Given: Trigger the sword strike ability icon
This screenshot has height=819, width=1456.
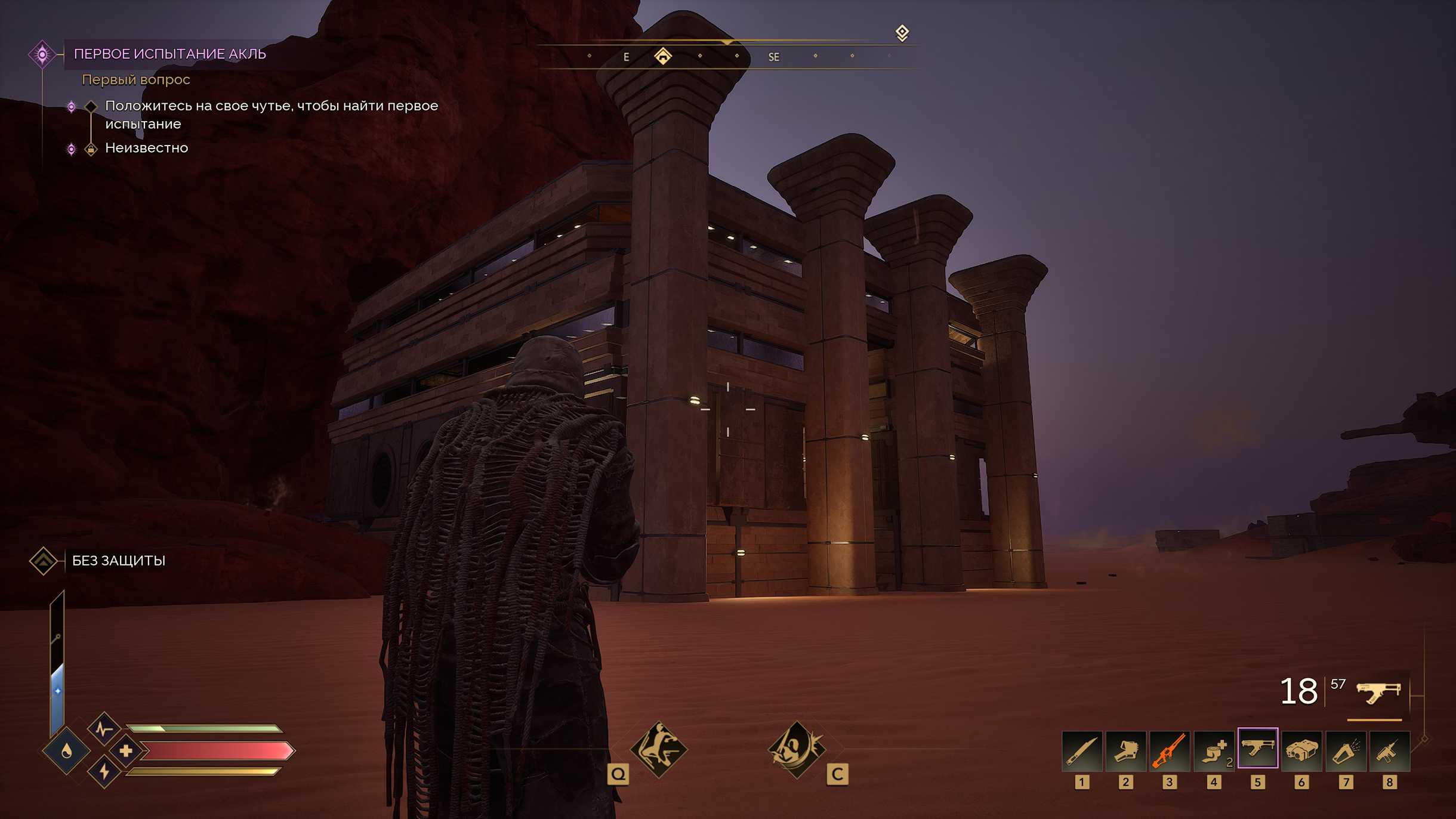Looking at the screenshot, I should tap(796, 749).
